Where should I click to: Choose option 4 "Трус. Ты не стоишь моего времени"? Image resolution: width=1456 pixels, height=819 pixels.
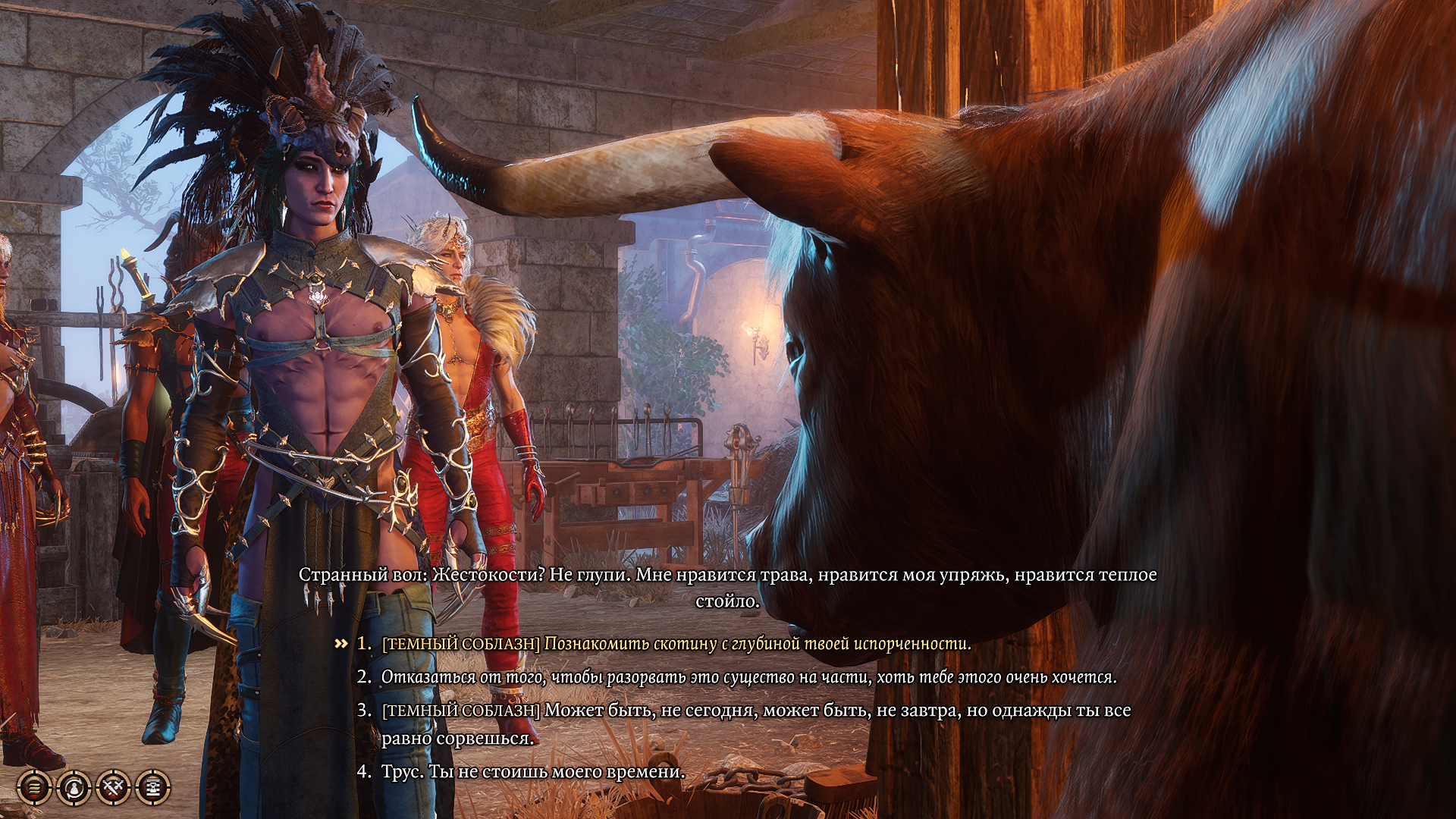[531, 772]
